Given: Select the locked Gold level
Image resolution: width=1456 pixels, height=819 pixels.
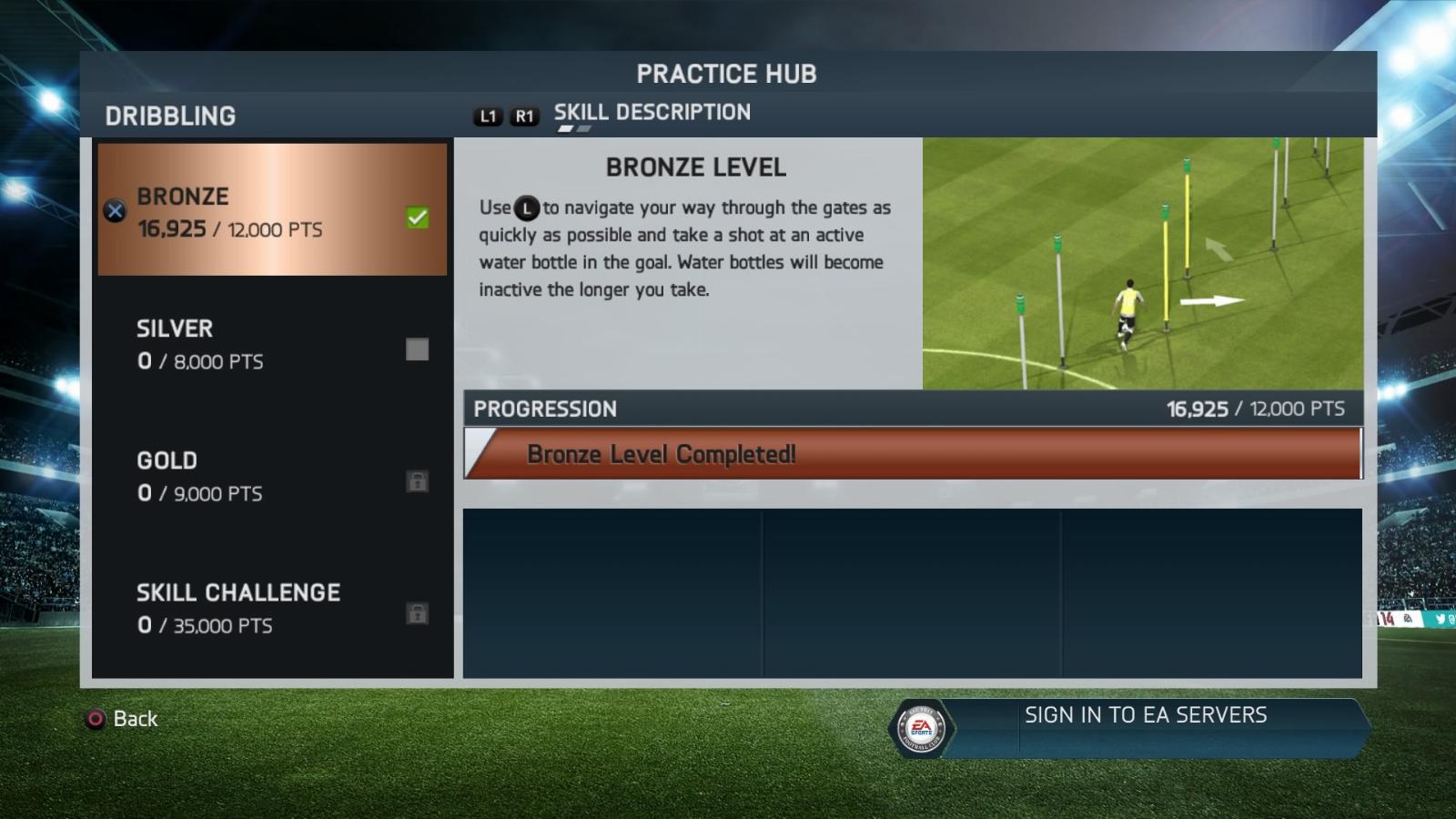Looking at the screenshot, I should (x=272, y=476).
